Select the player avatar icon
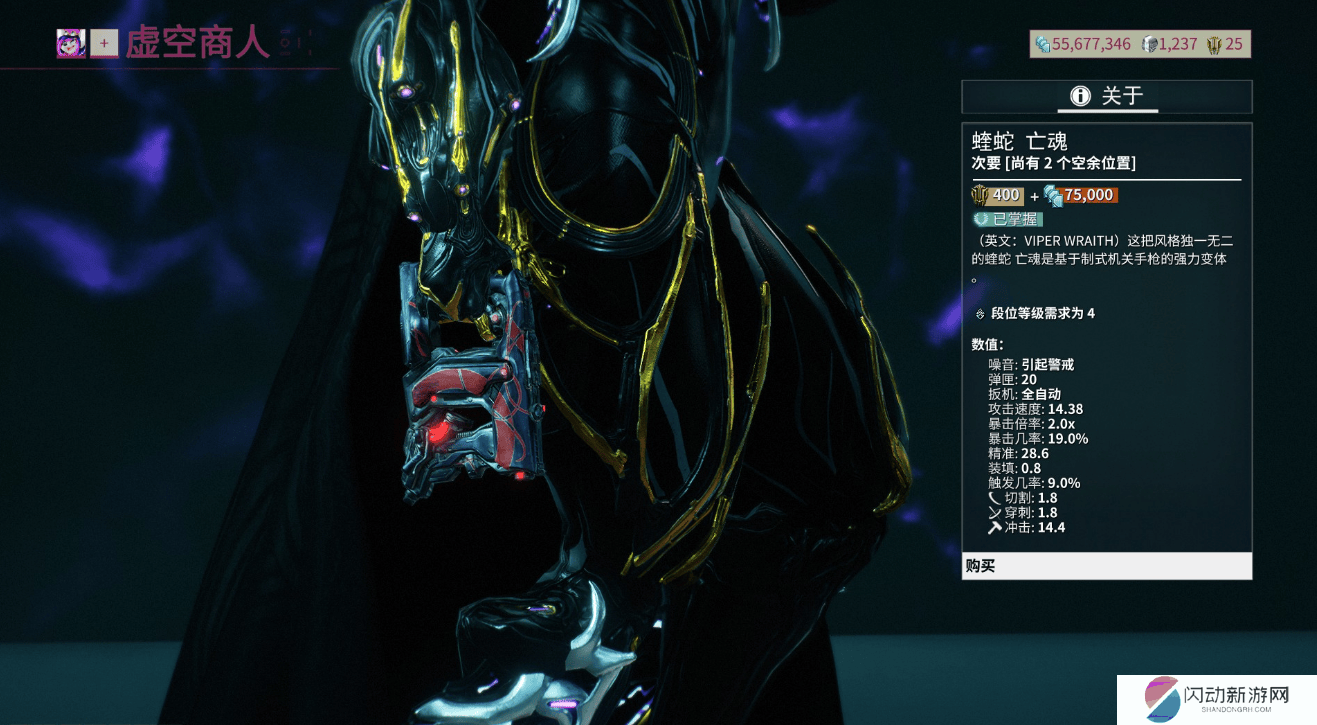This screenshot has height=725, width=1317. 71,44
